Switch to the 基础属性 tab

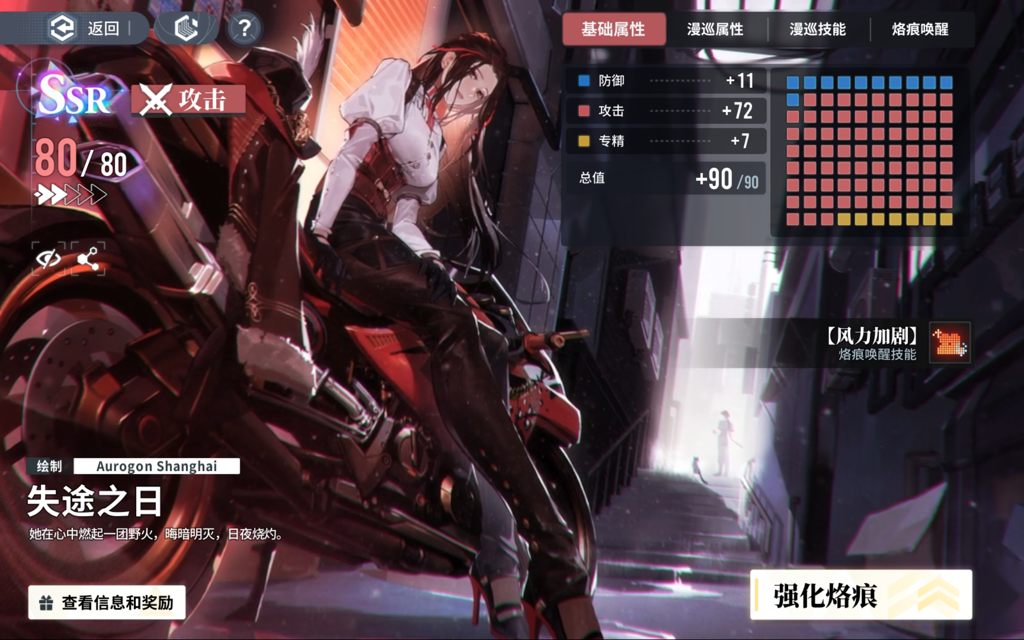[613, 29]
